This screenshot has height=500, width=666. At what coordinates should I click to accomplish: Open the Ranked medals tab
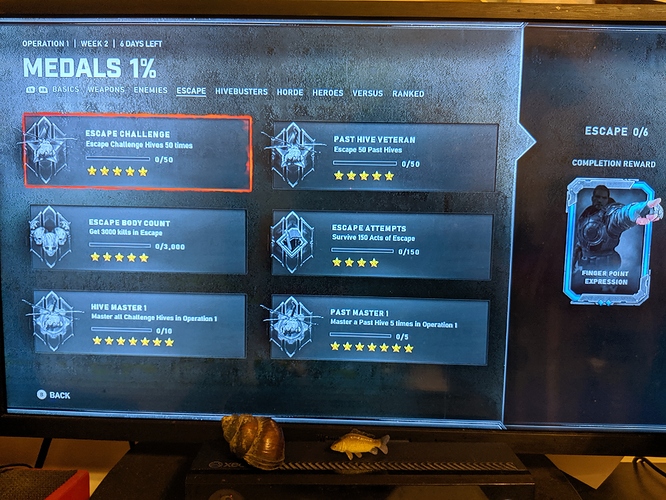click(408, 94)
